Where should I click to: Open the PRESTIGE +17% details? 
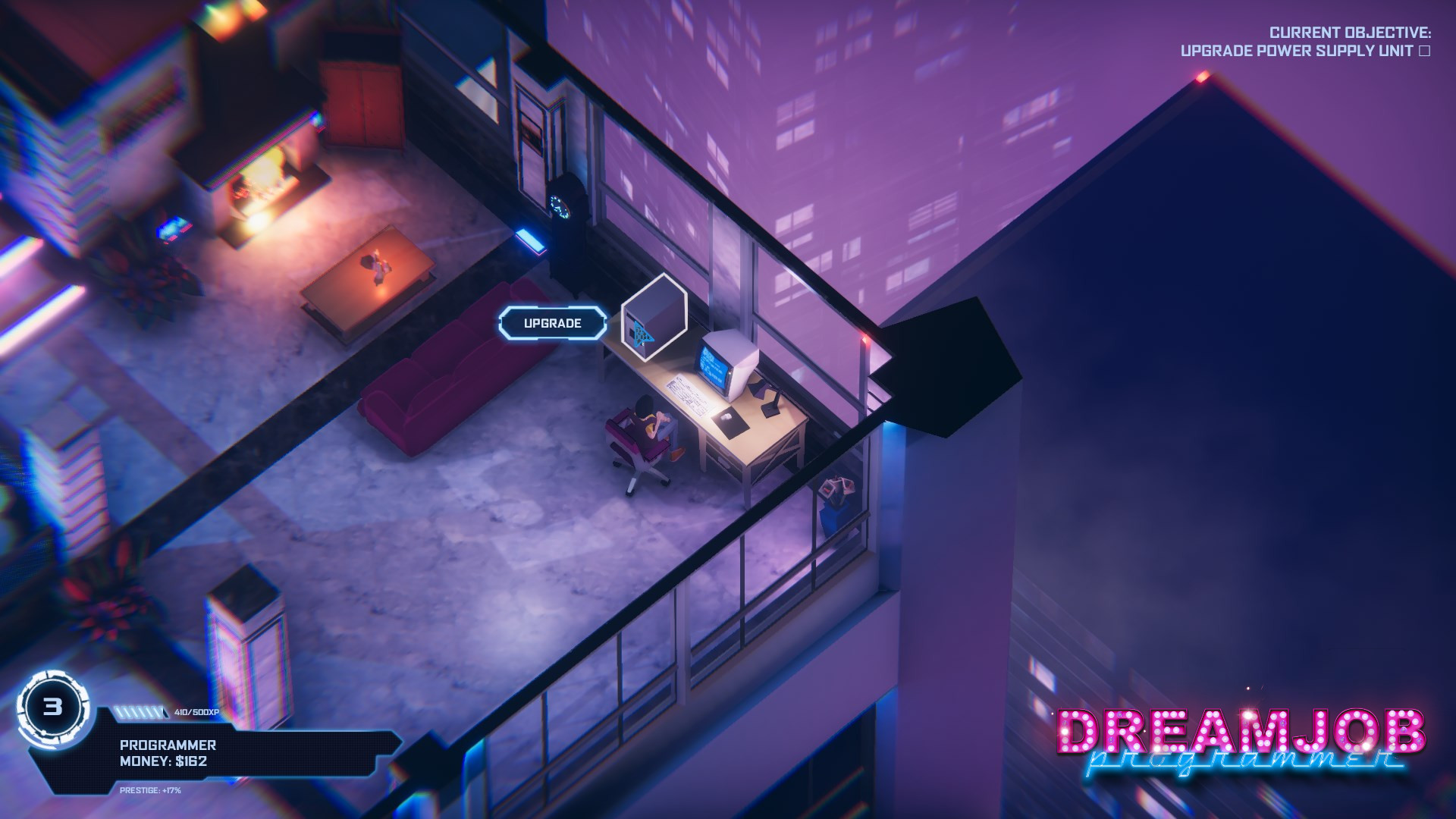(x=150, y=791)
